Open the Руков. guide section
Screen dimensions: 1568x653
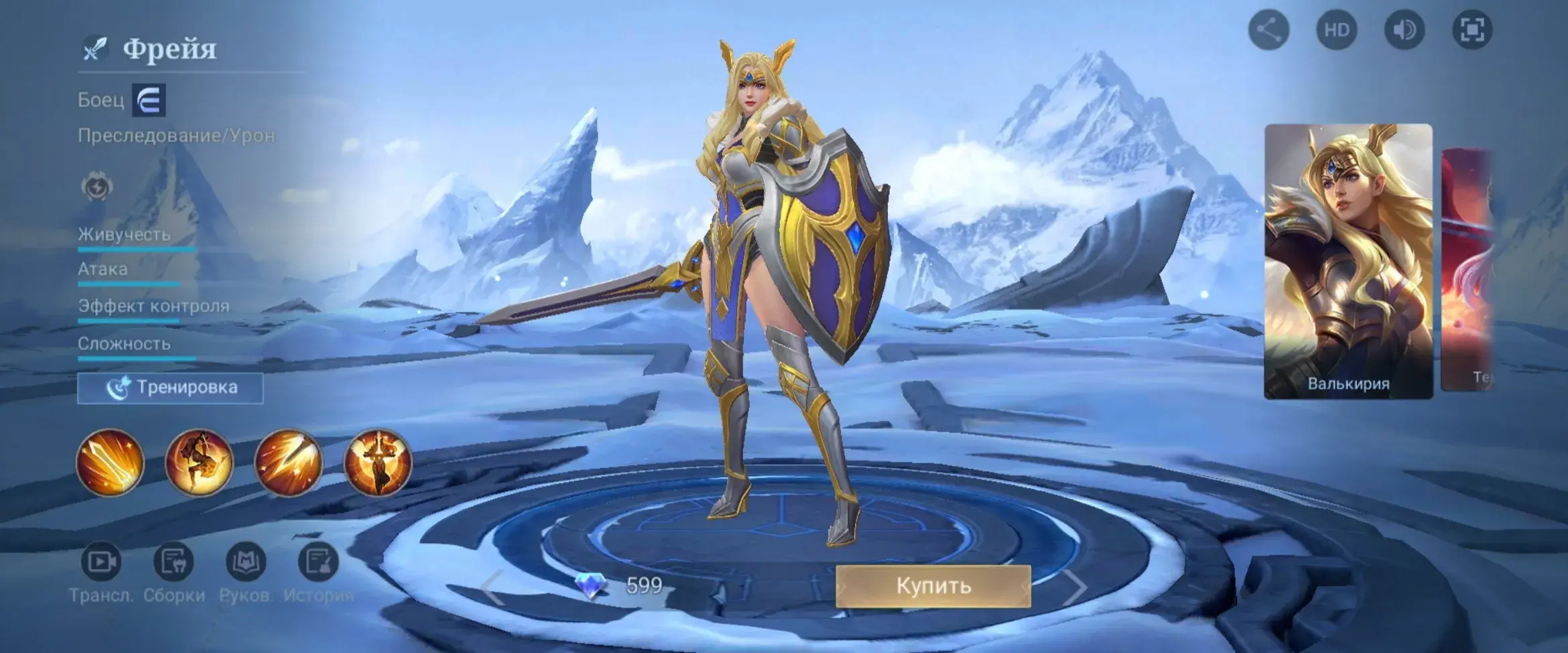point(246,562)
